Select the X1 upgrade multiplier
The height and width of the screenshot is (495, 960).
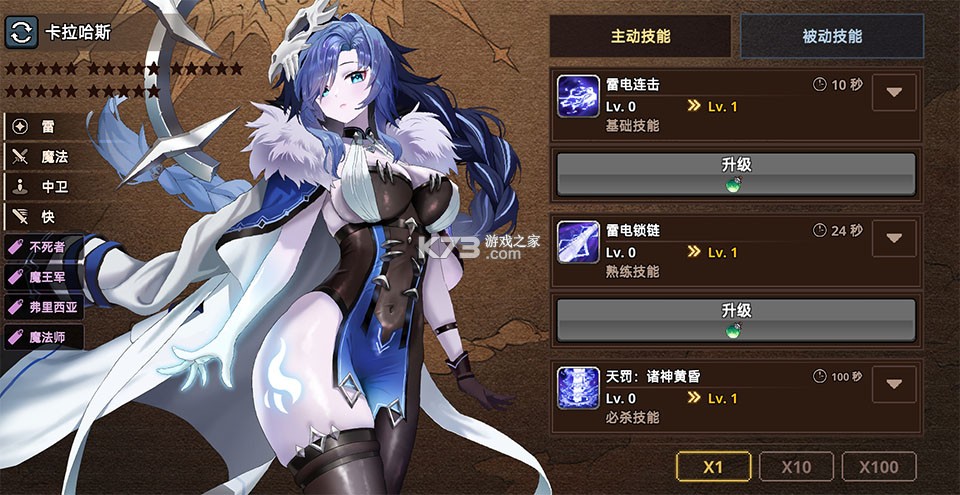point(713,466)
